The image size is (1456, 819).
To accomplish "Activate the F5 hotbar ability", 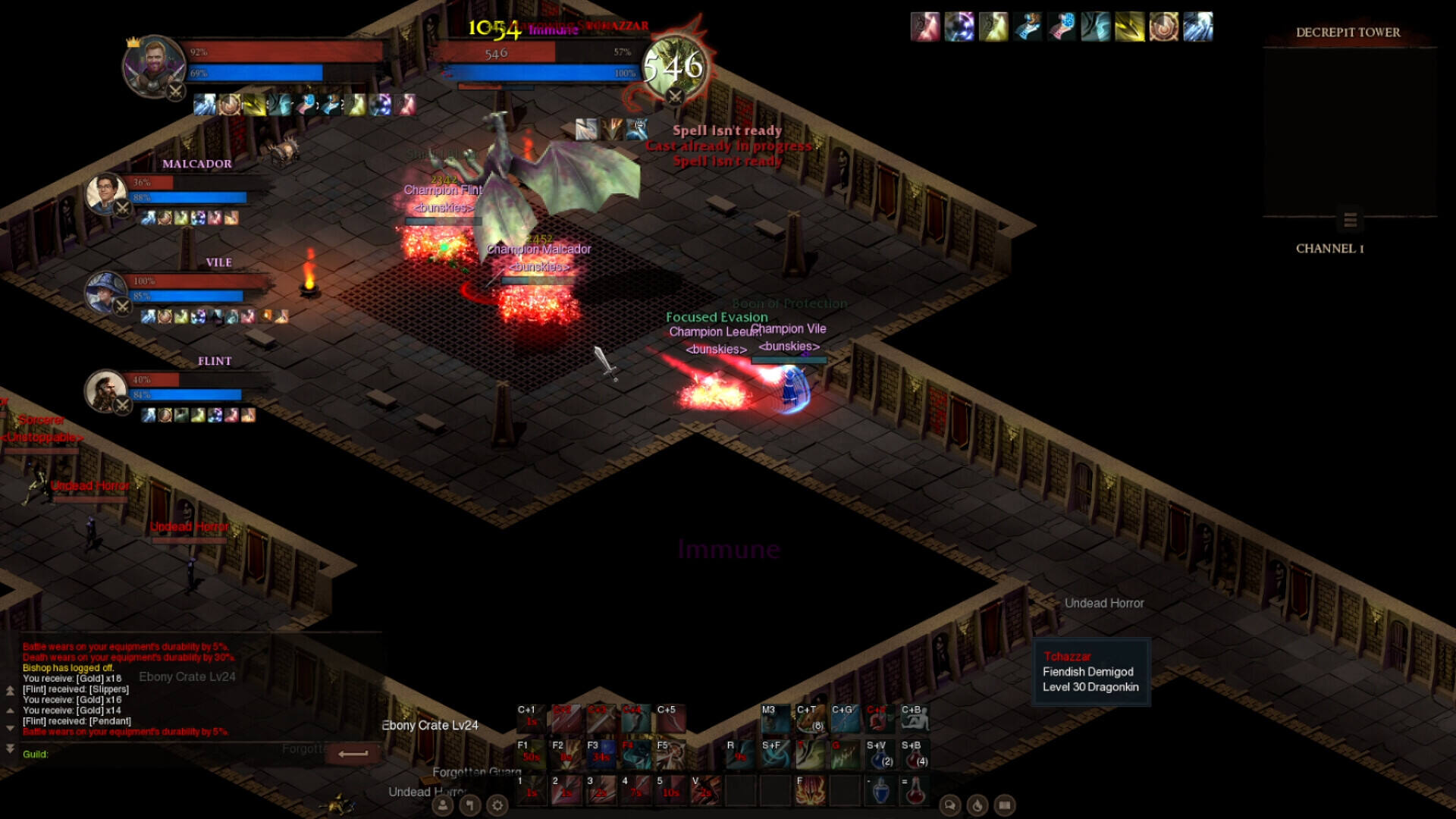I will pyautogui.click(x=670, y=755).
